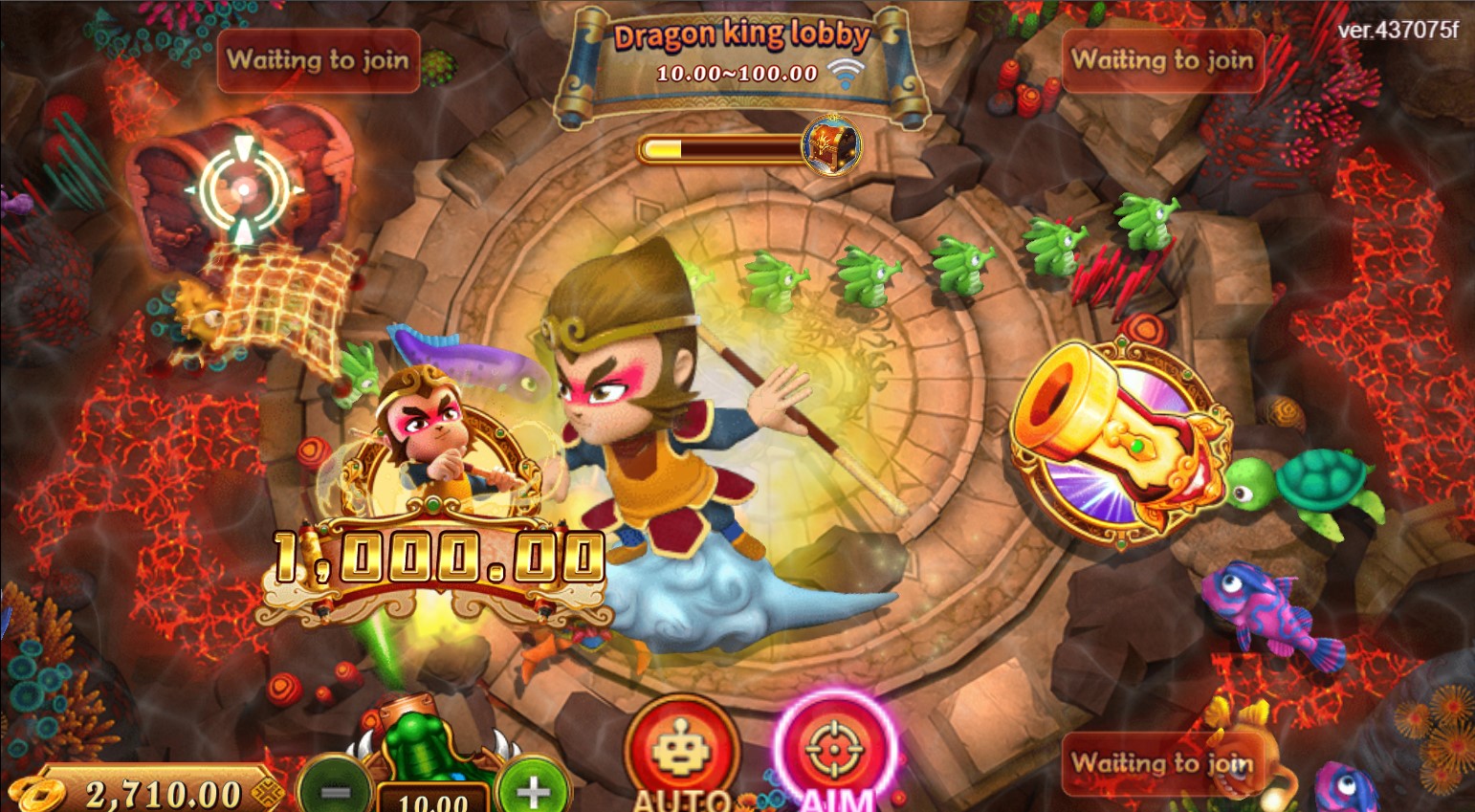The image size is (1475, 812).
Task: Click the treasure chest reward icon
Action: pos(831,145)
